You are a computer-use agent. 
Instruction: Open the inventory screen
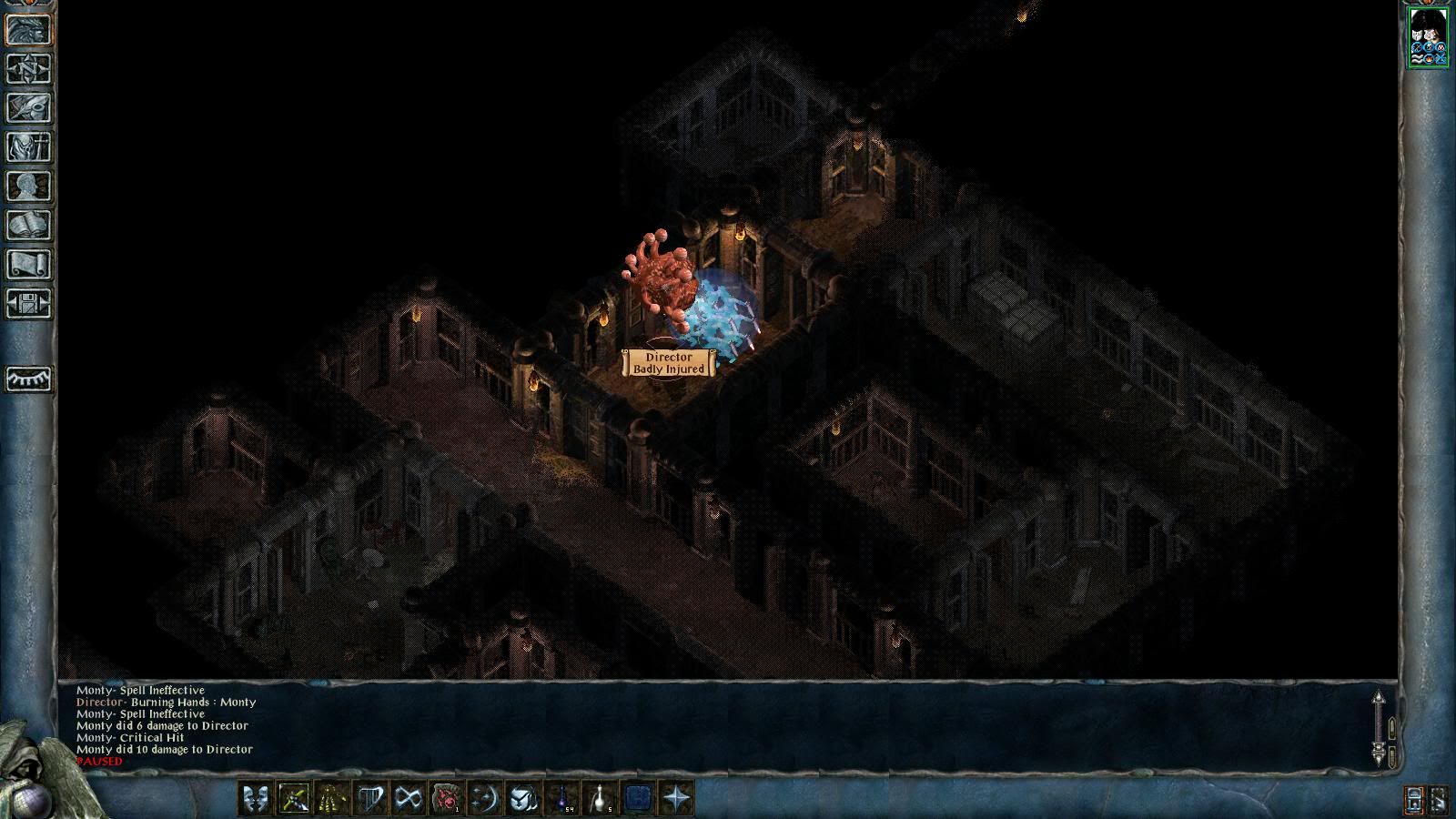pyautogui.click(x=28, y=147)
